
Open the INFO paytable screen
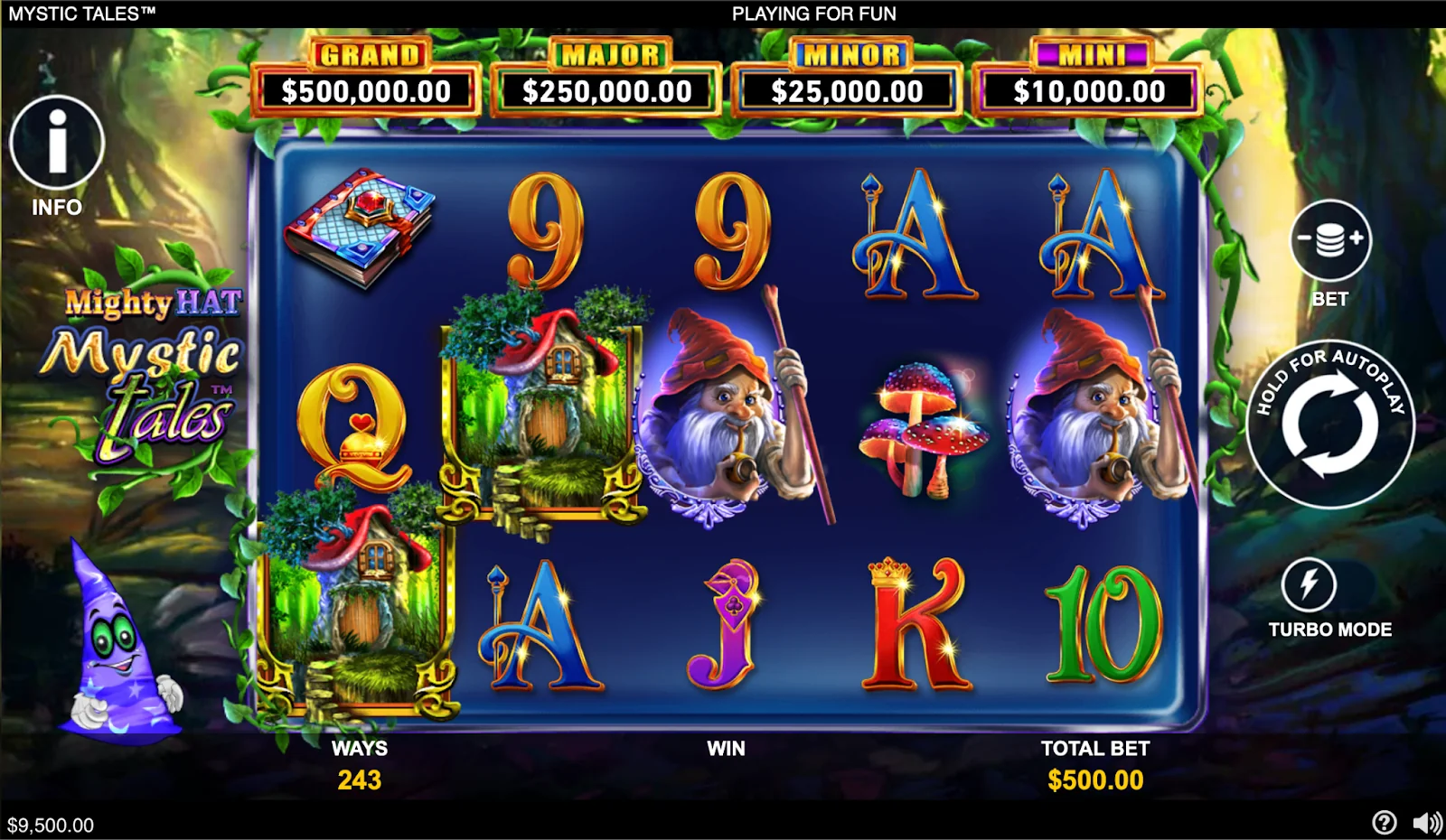click(x=57, y=143)
